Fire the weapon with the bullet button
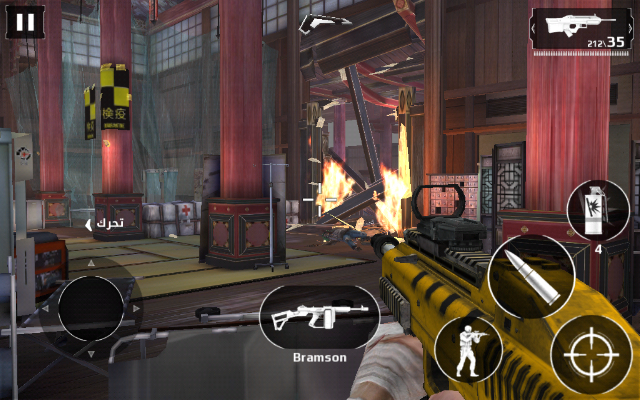Image resolution: width=640 pixels, height=400 pixels. pos(532,277)
